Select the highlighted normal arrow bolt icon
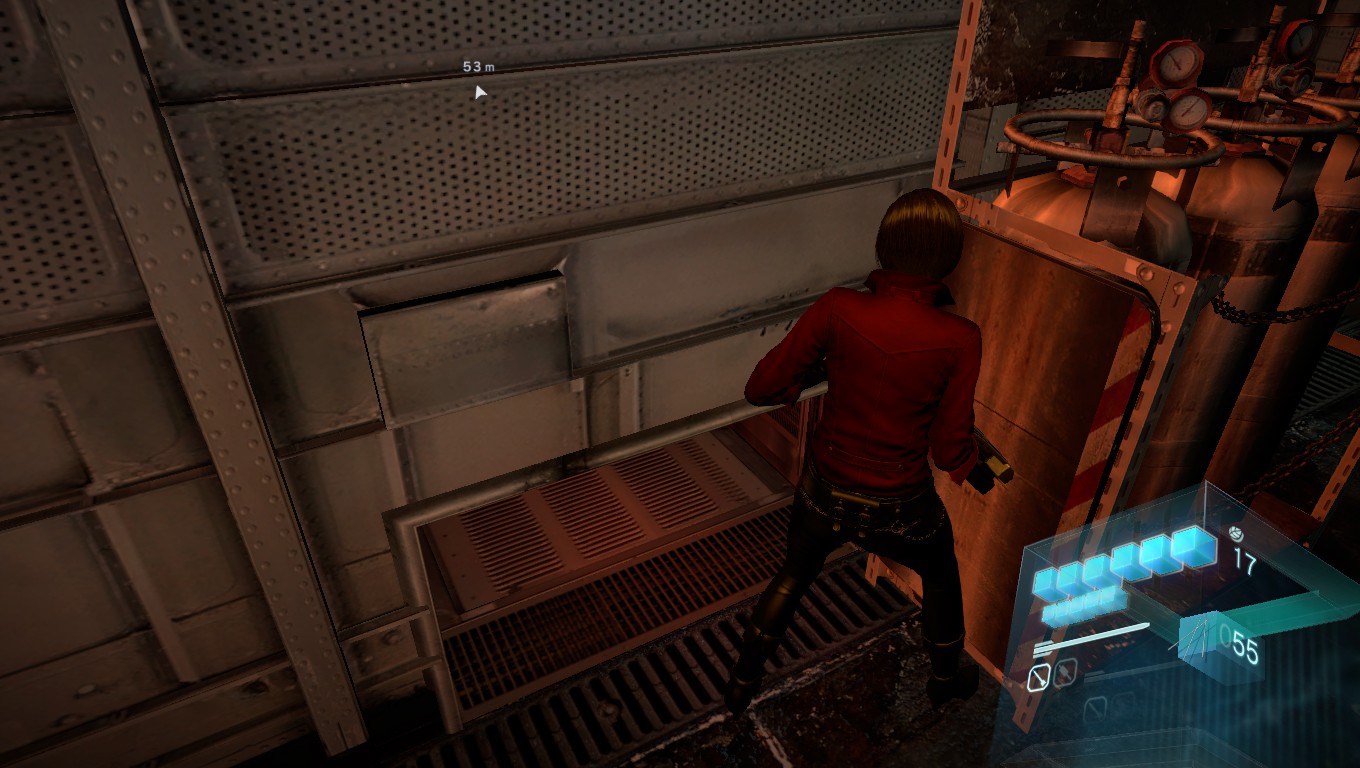1360x768 pixels. coord(1039,679)
